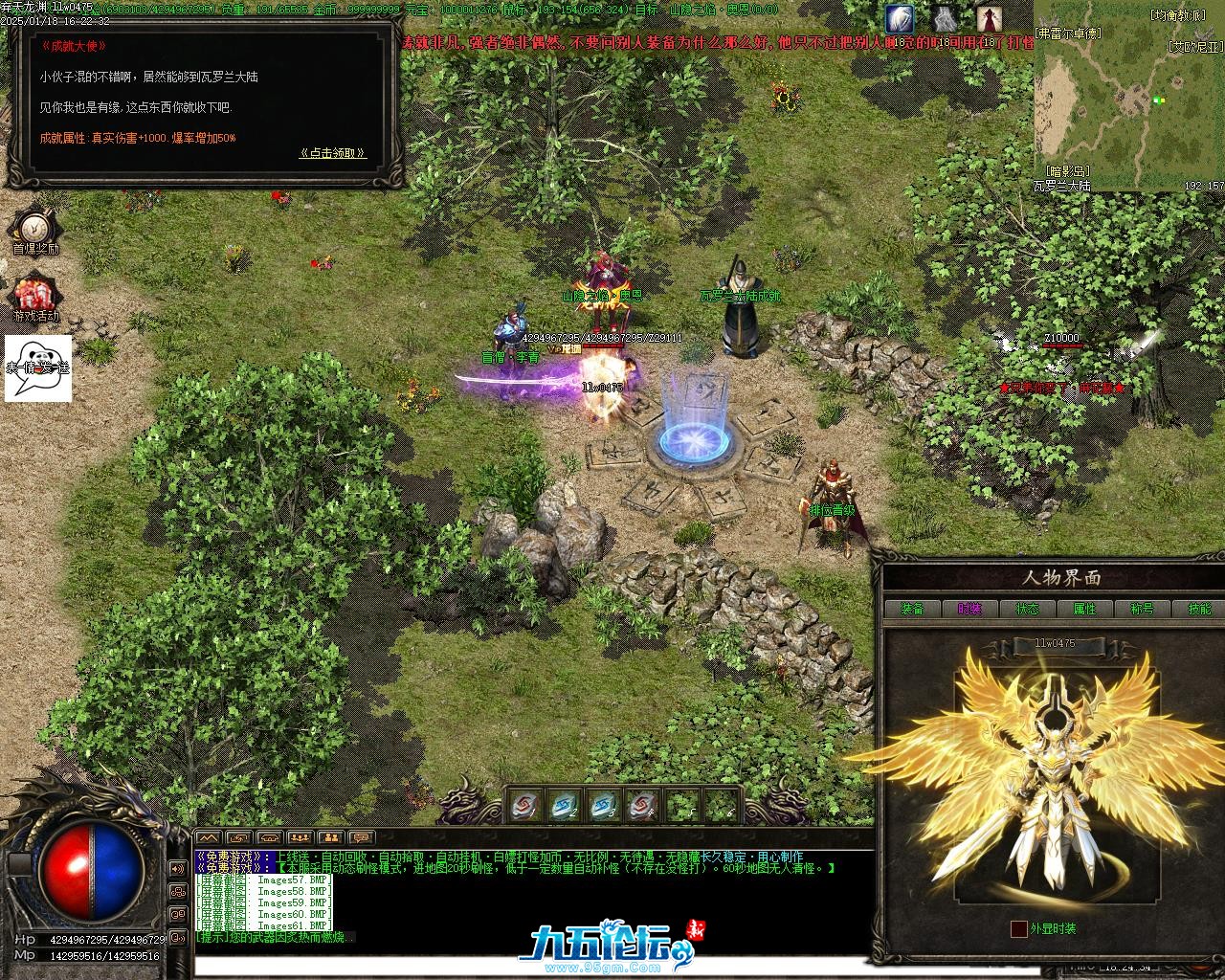Toggle the sound speaker button beside the orb
The width and height of the screenshot is (1225, 980).
tap(178, 868)
